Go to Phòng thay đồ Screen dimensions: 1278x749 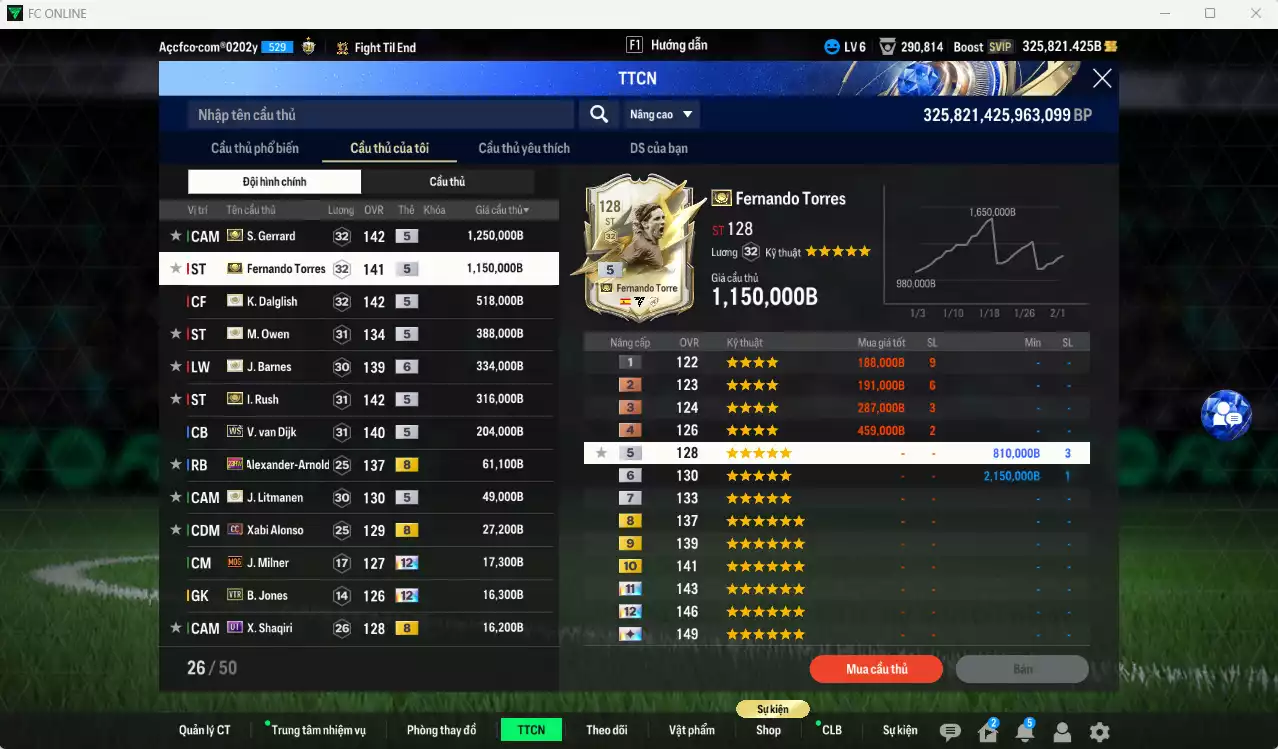tap(441, 730)
